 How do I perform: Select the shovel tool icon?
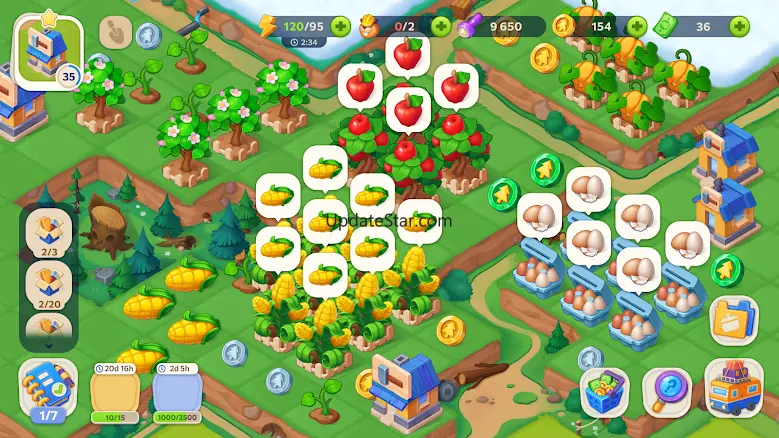[120, 34]
